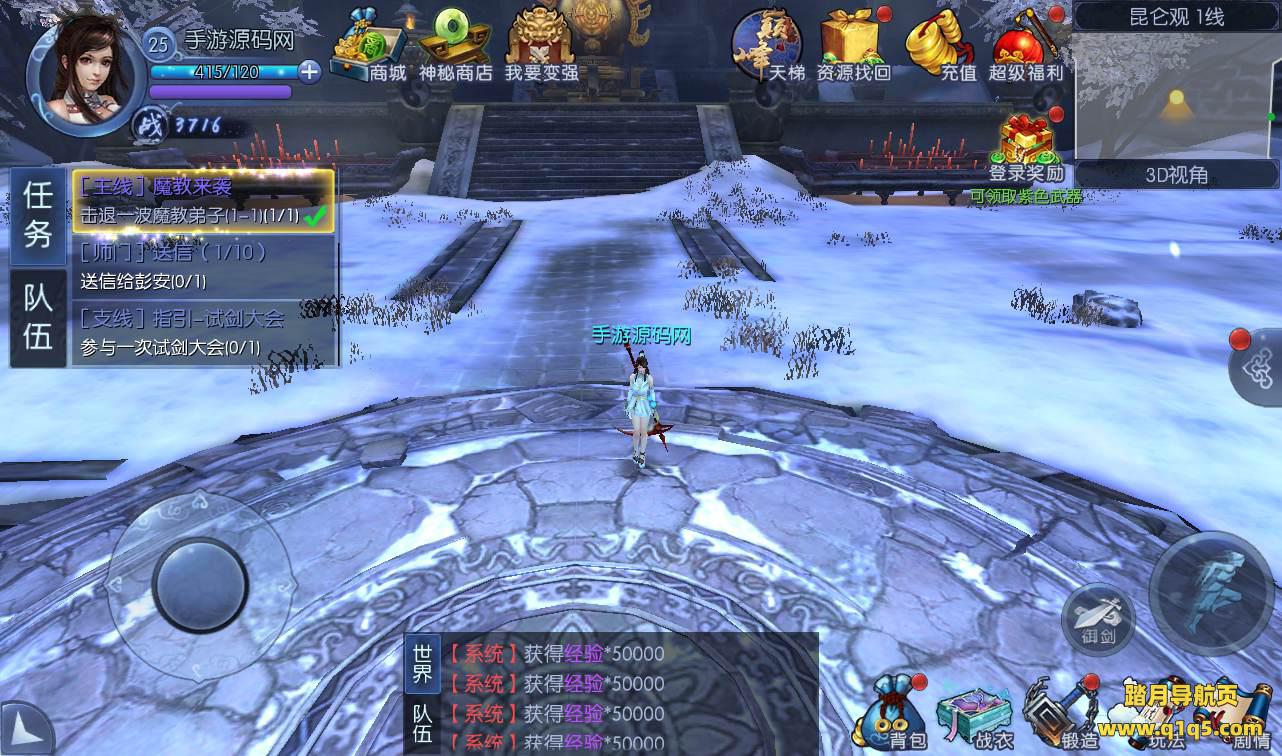This screenshot has width=1282, height=756.
Task: Open 超级福利 lantern icon
Action: pyautogui.click(x=1026, y=46)
